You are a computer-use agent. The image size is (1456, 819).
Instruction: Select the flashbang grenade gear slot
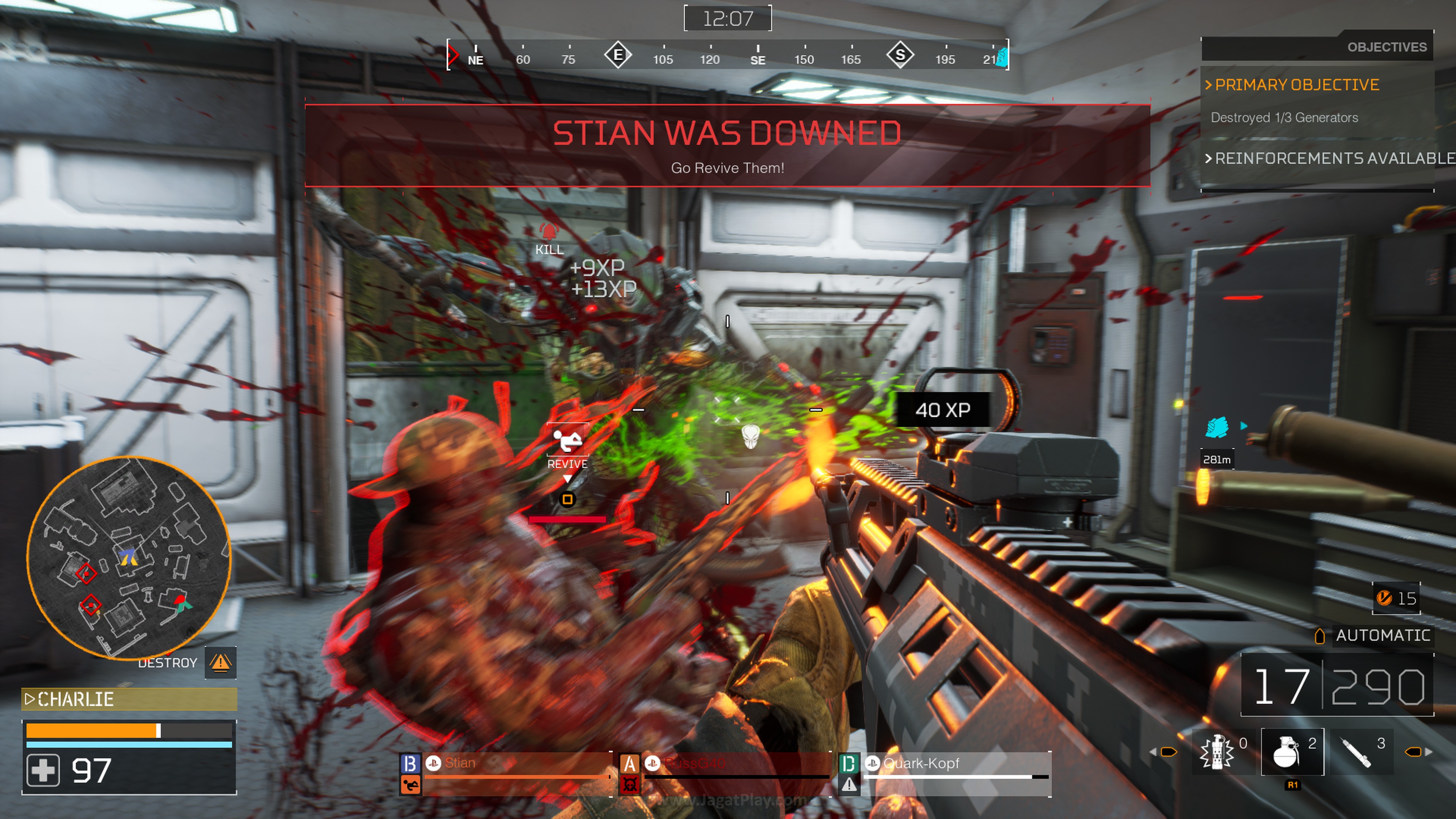pyautogui.click(x=1217, y=752)
